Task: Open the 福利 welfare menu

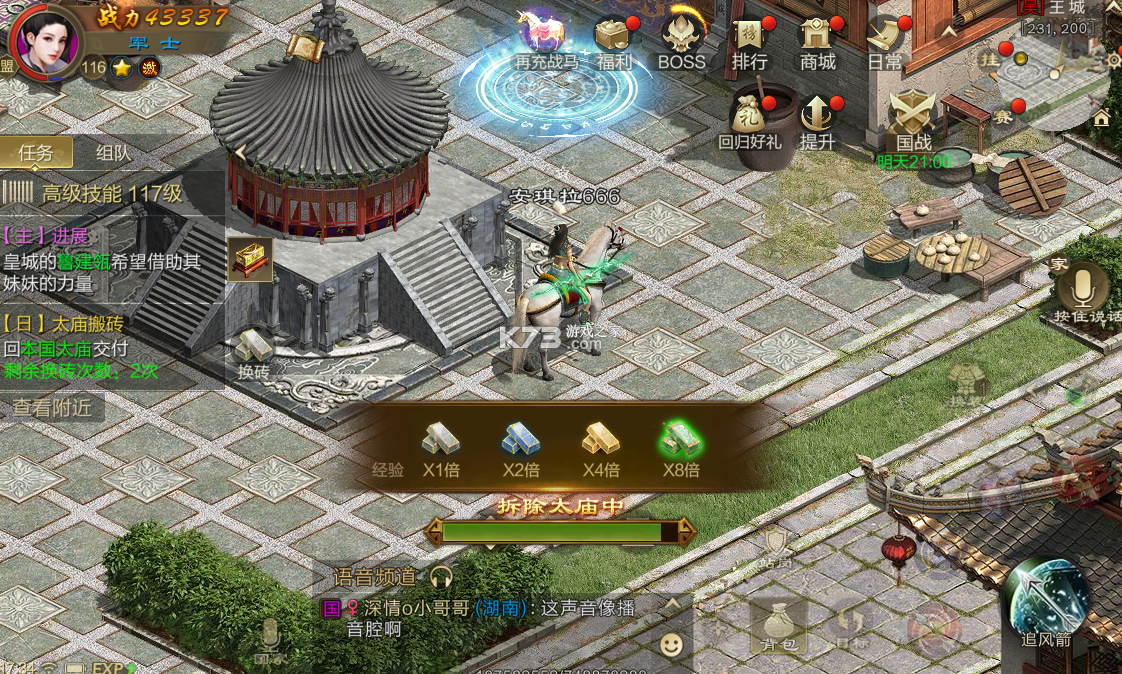Action: pyautogui.click(x=613, y=40)
